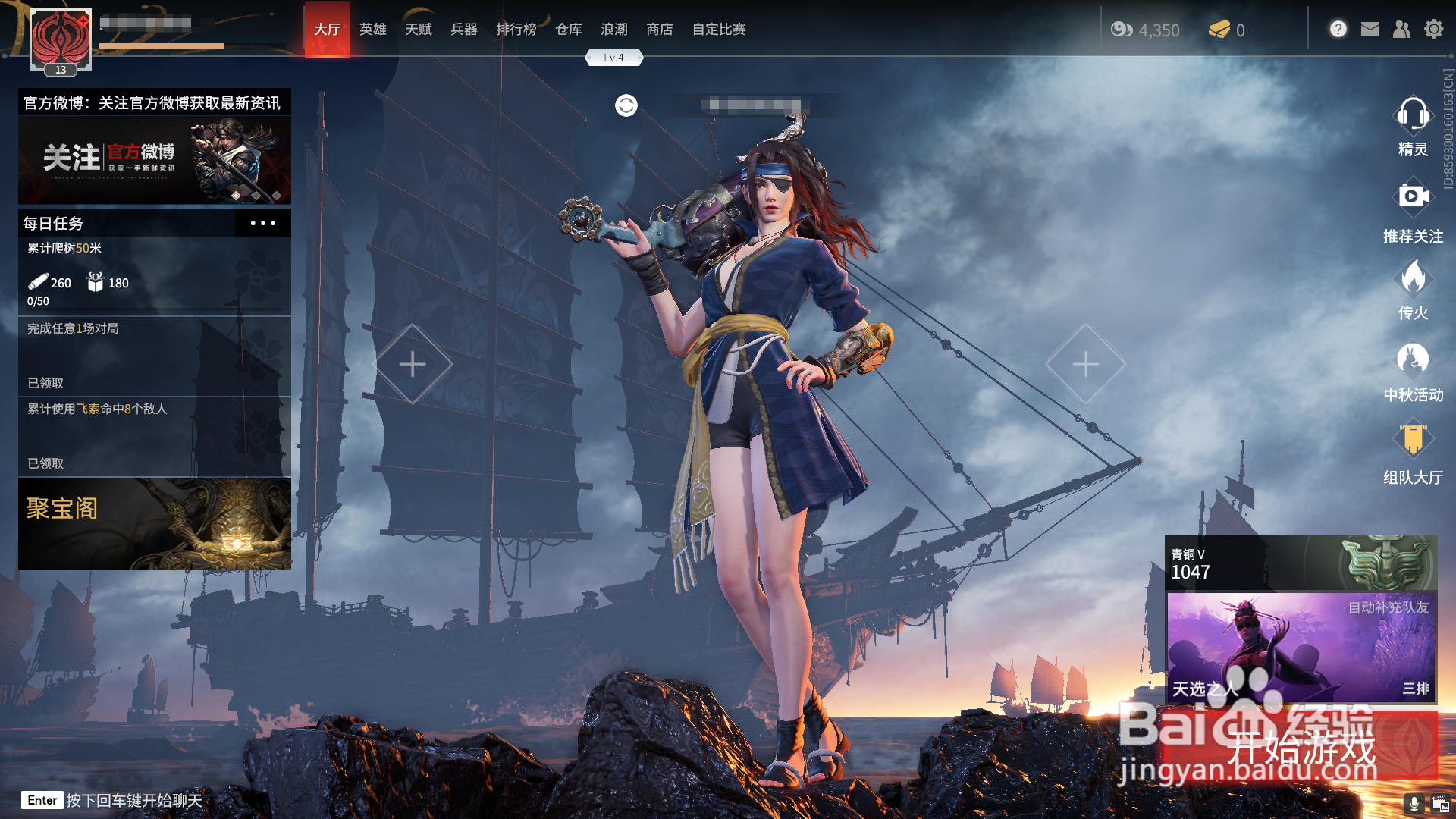
Task: Click the question mark help icon
Action: 1338,30
